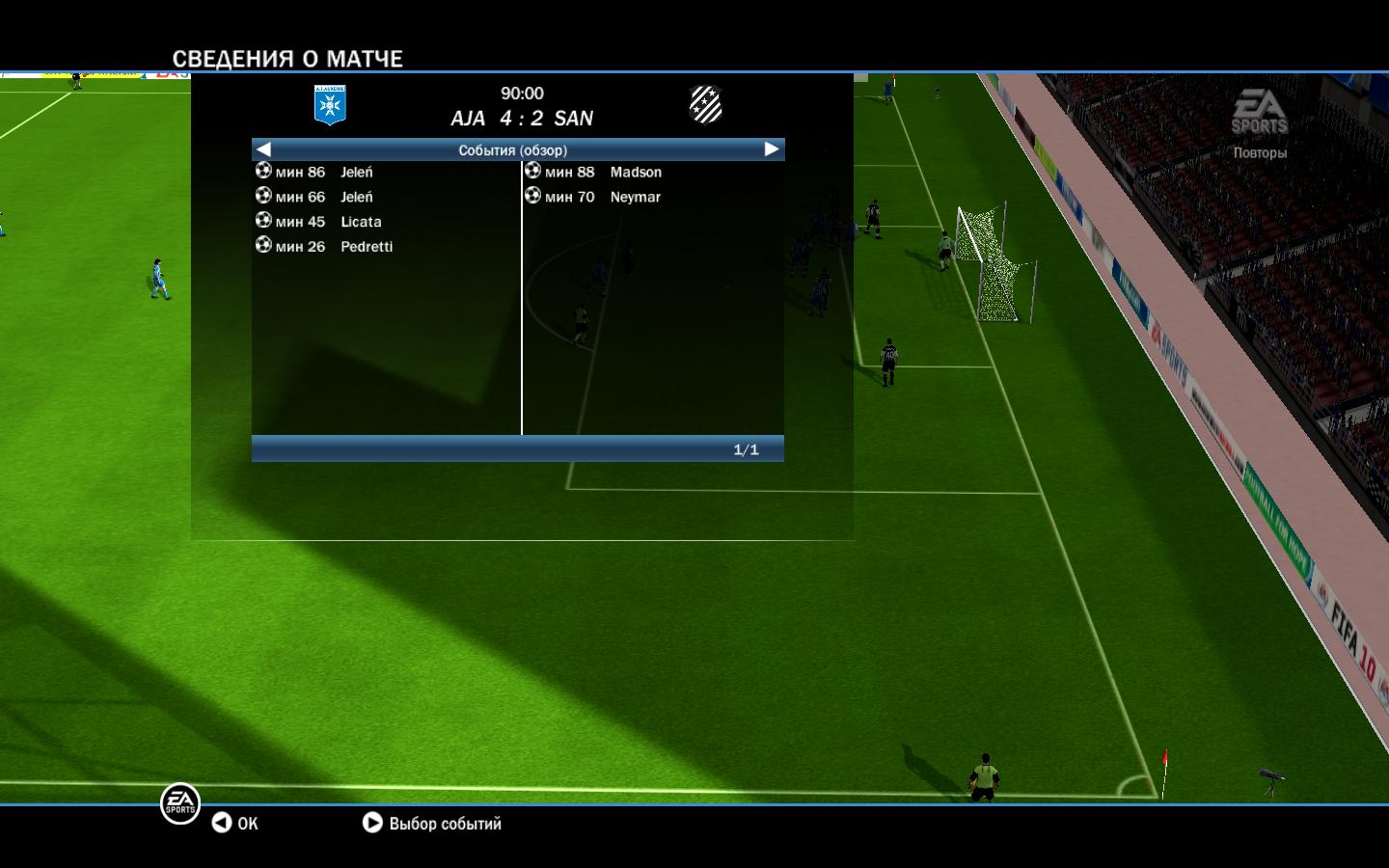
Task: Choose Licata's minute 45 goal row
Action: tap(327, 222)
